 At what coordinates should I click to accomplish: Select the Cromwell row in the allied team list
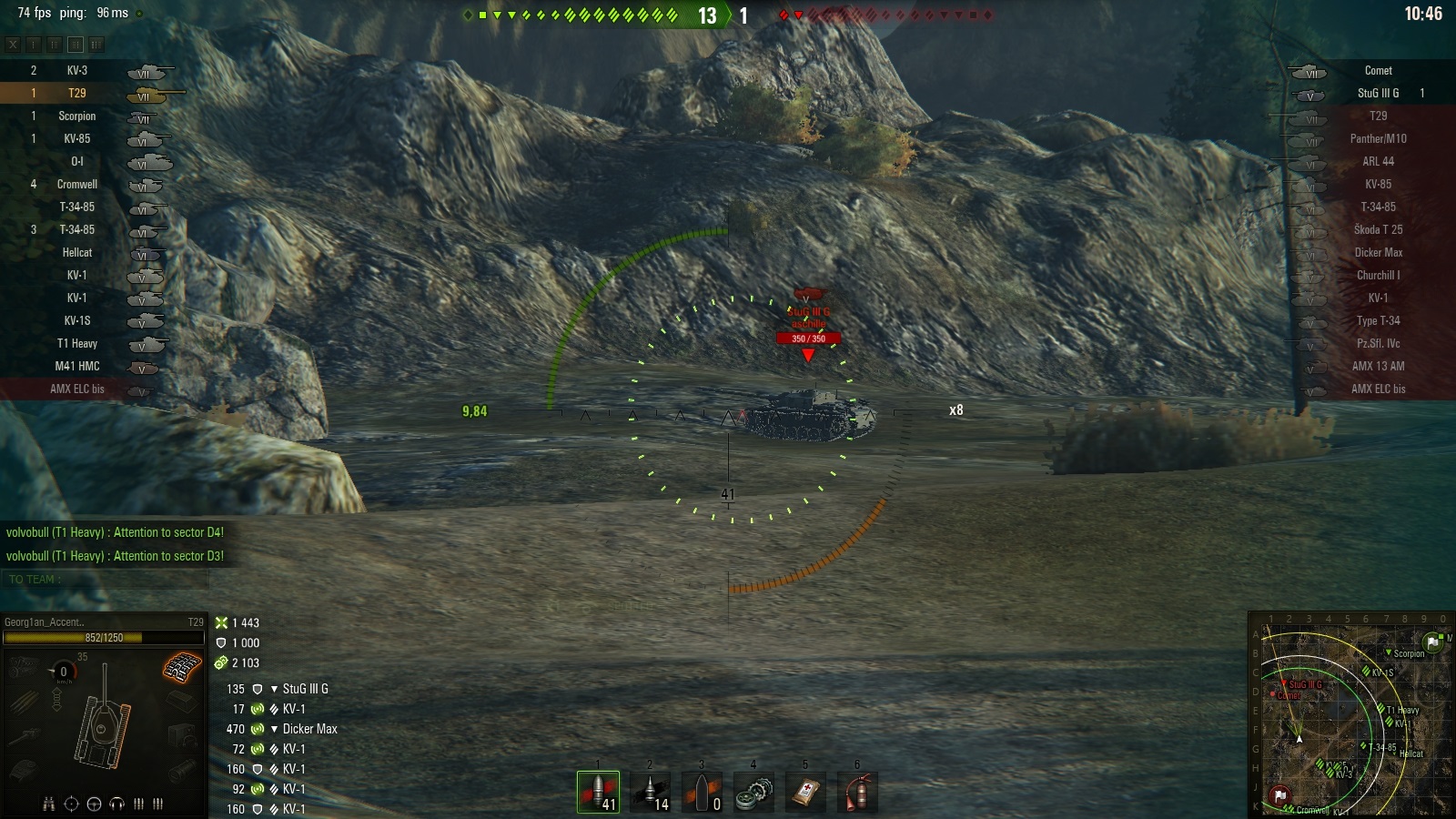pyautogui.click(x=76, y=184)
